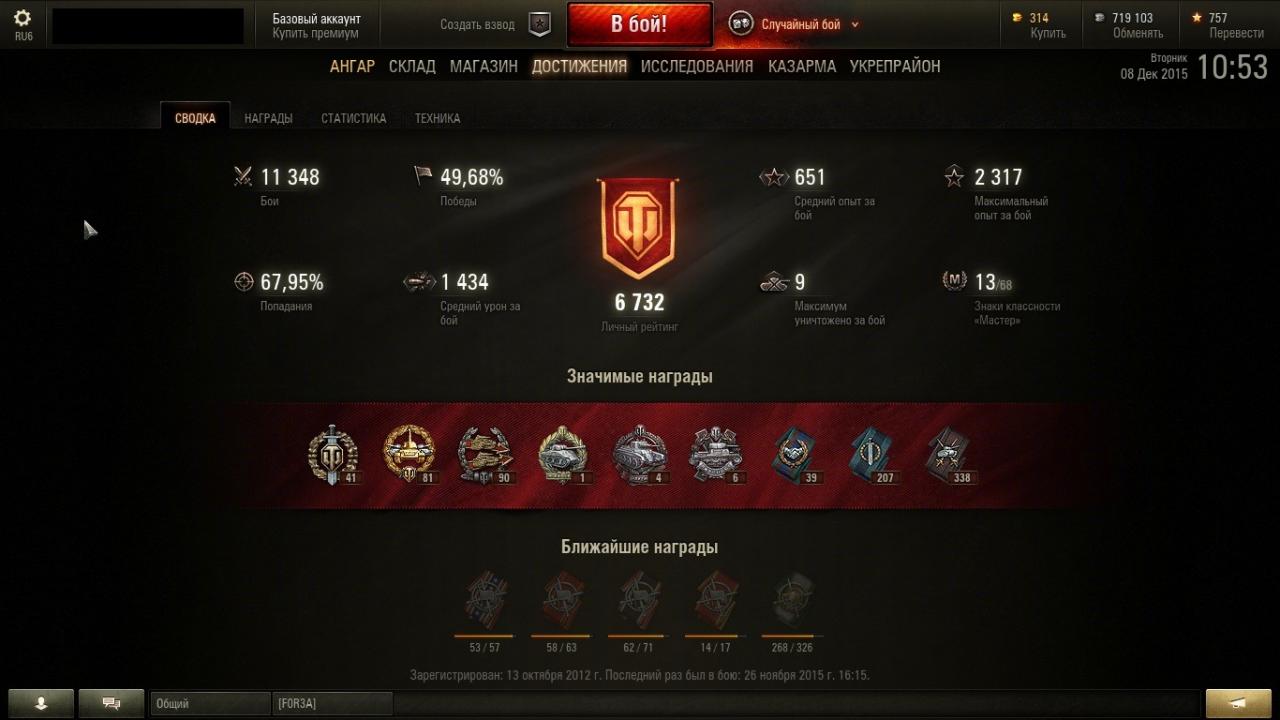The width and height of the screenshot is (1280, 720).
Task: Open the Казарма barracks menu
Action: [802, 66]
